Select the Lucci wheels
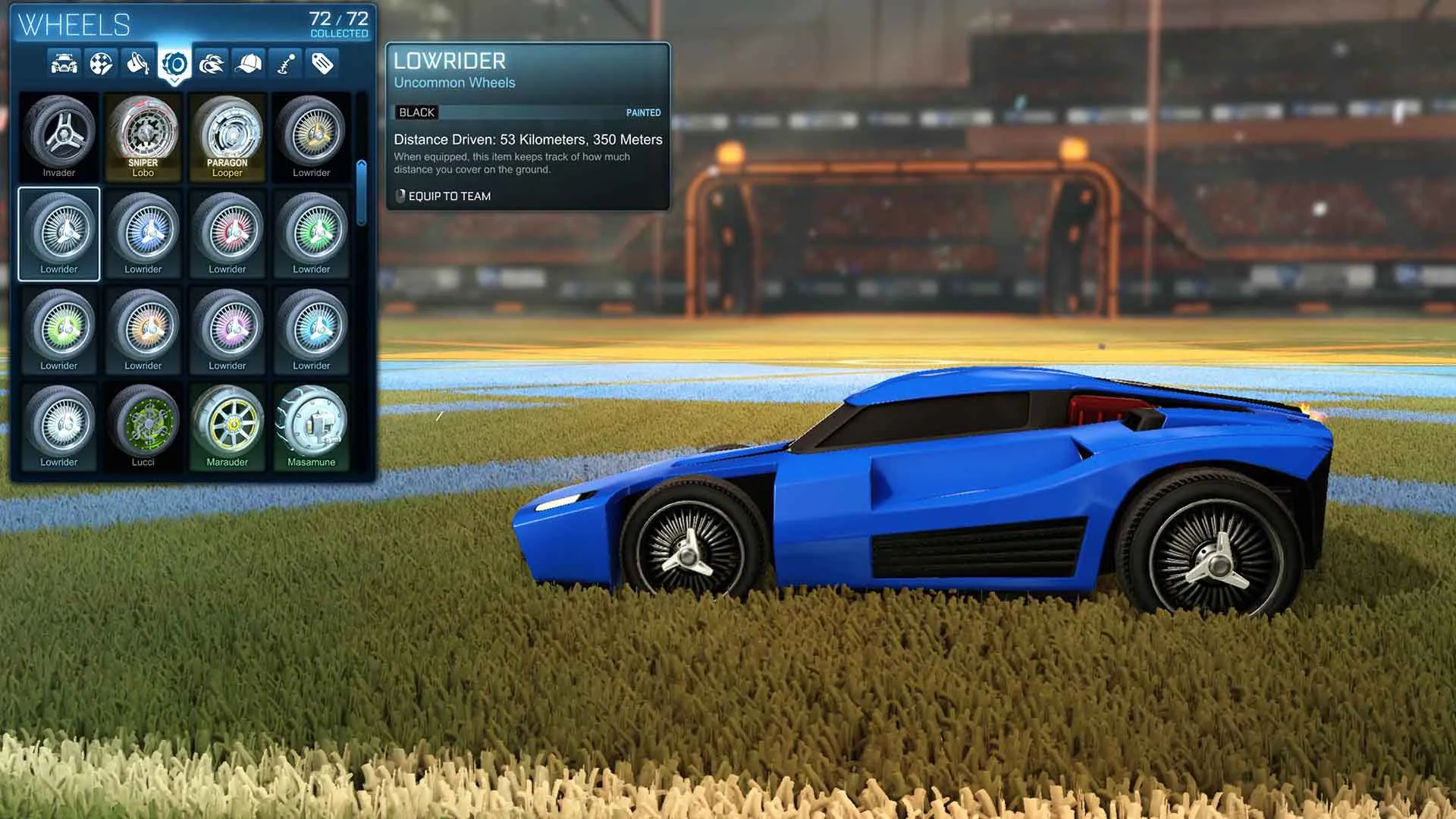The image size is (1456, 819). (x=144, y=425)
